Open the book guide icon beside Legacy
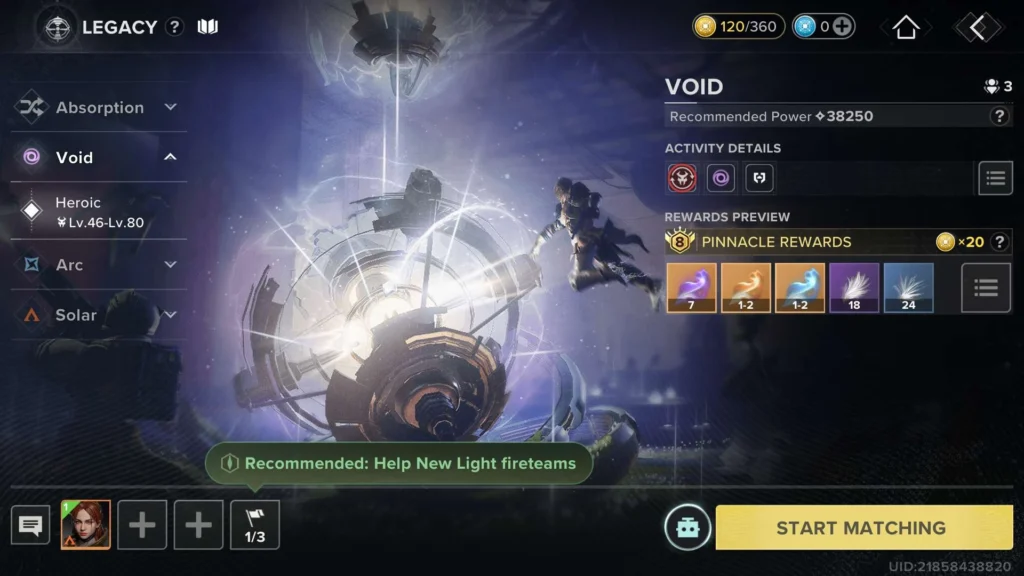 click(207, 27)
